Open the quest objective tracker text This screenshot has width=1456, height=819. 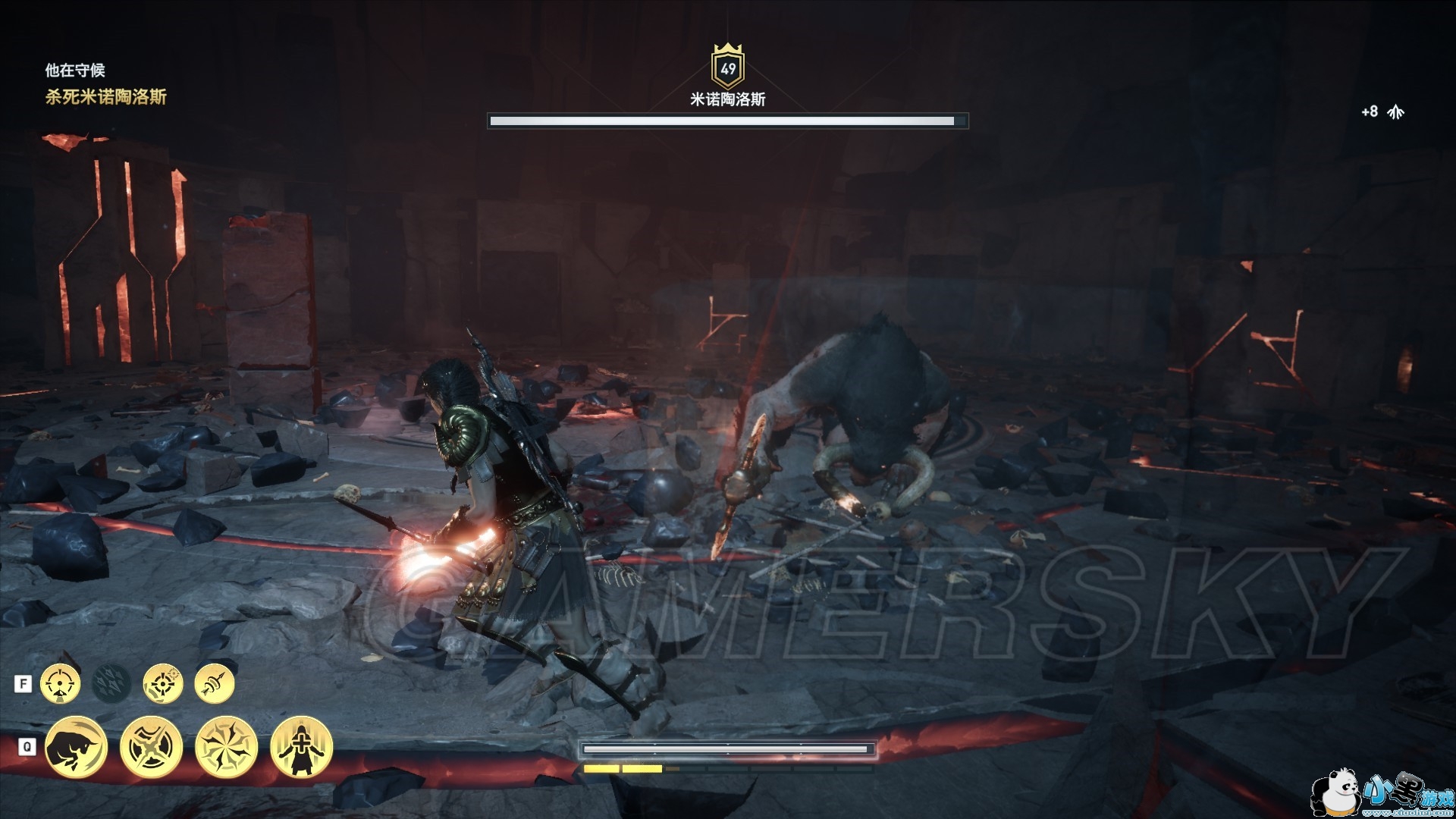click(x=105, y=97)
